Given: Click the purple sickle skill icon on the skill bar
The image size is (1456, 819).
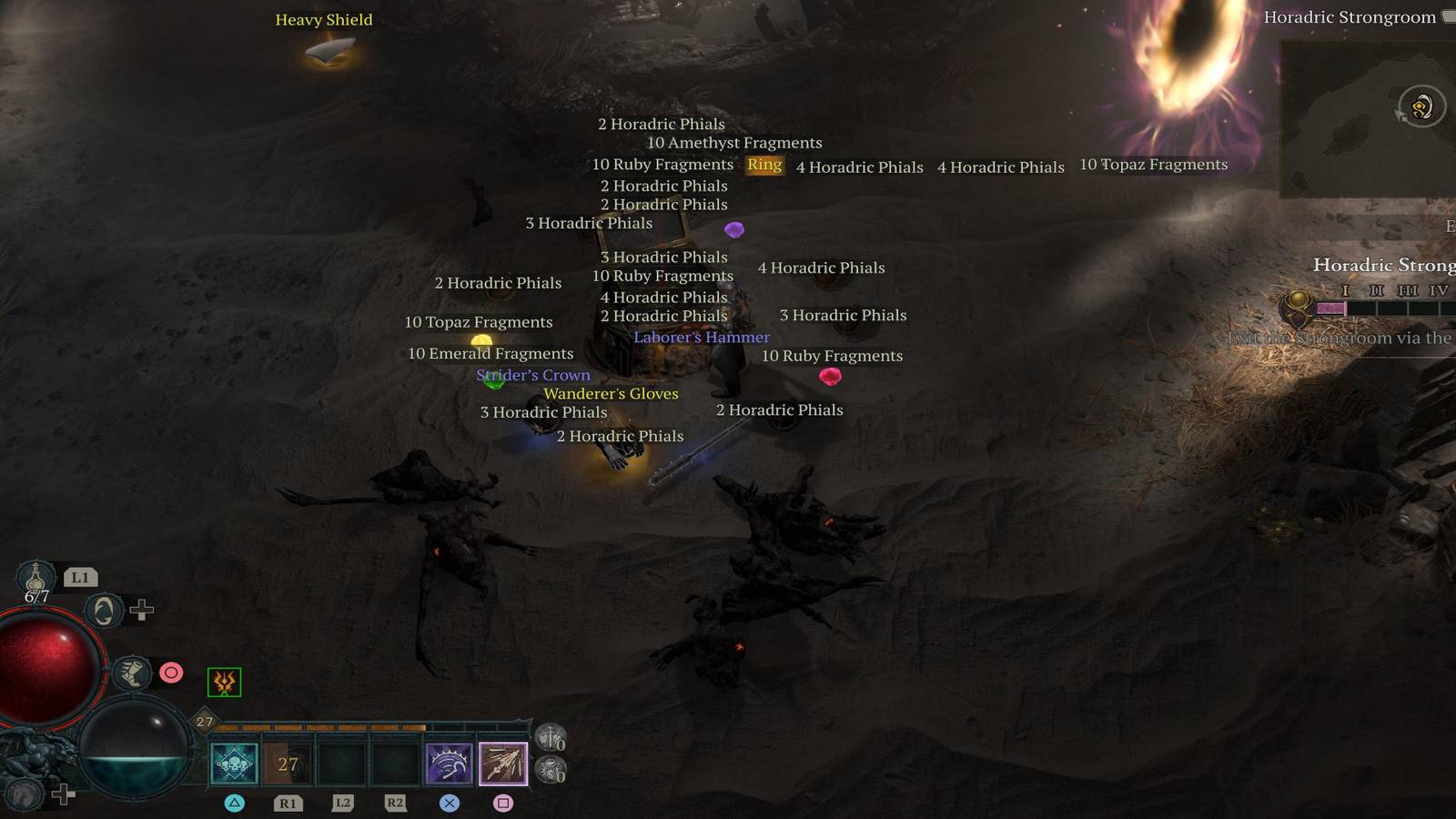Looking at the screenshot, I should click(448, 763).
